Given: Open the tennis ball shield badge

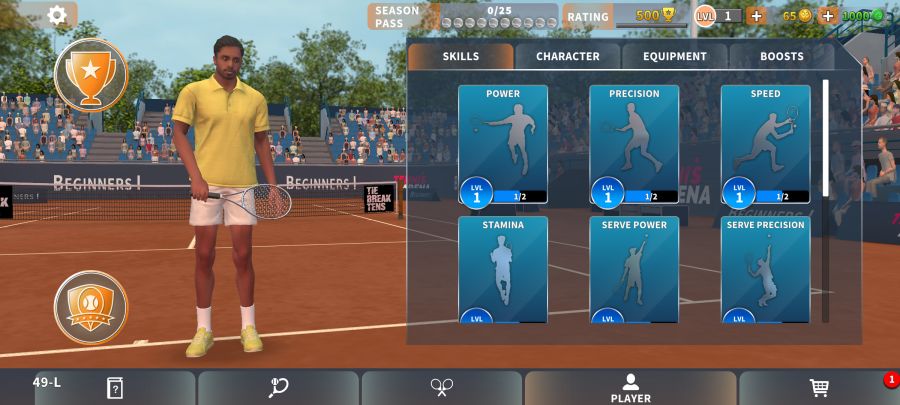Looking at the screenshot, I should pos(91,307).
